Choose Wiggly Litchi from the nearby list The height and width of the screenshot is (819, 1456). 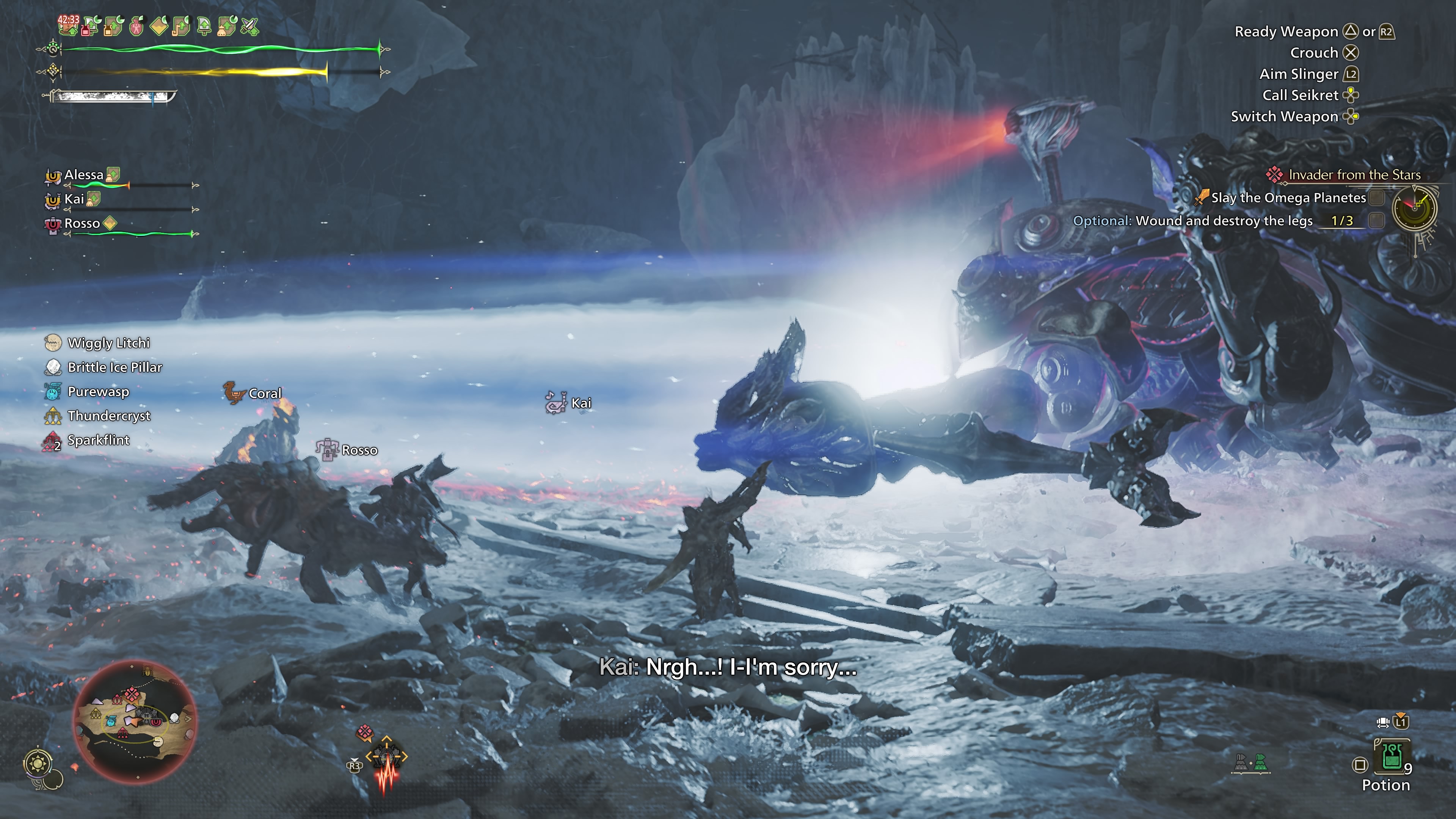point(108,343)
